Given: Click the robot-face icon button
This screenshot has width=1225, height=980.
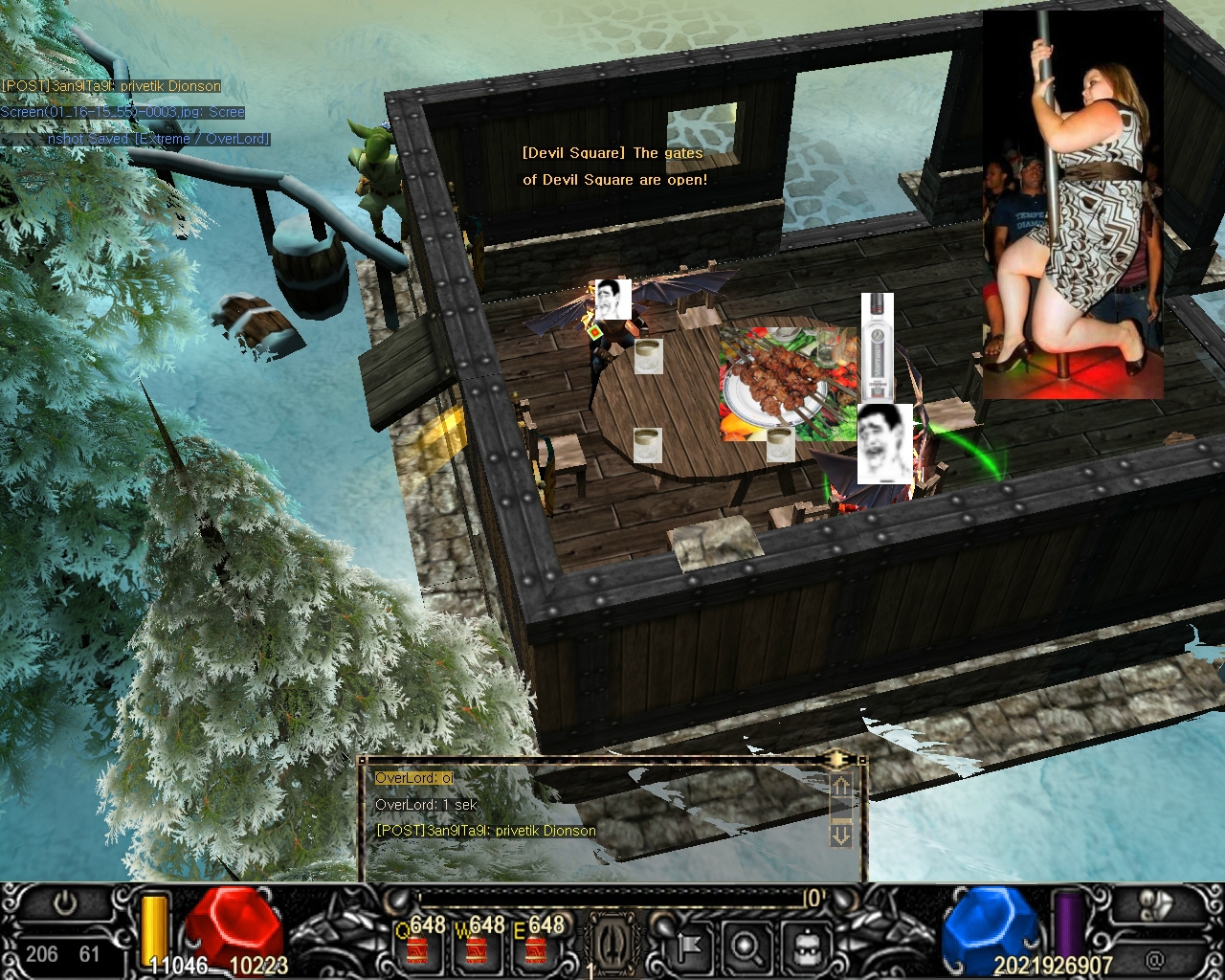Looking at the screenshot, I should coord(804,946).
